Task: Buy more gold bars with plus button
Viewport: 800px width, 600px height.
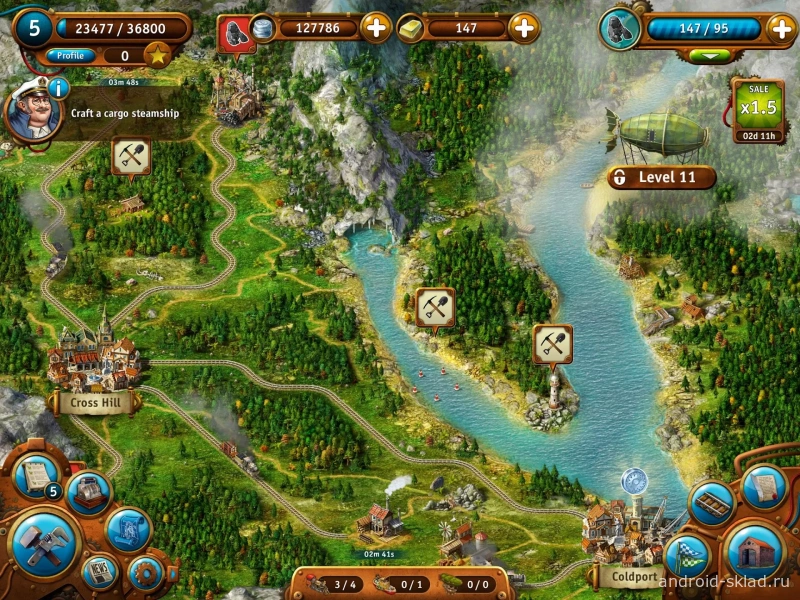Action: click(x=524, y=28)
